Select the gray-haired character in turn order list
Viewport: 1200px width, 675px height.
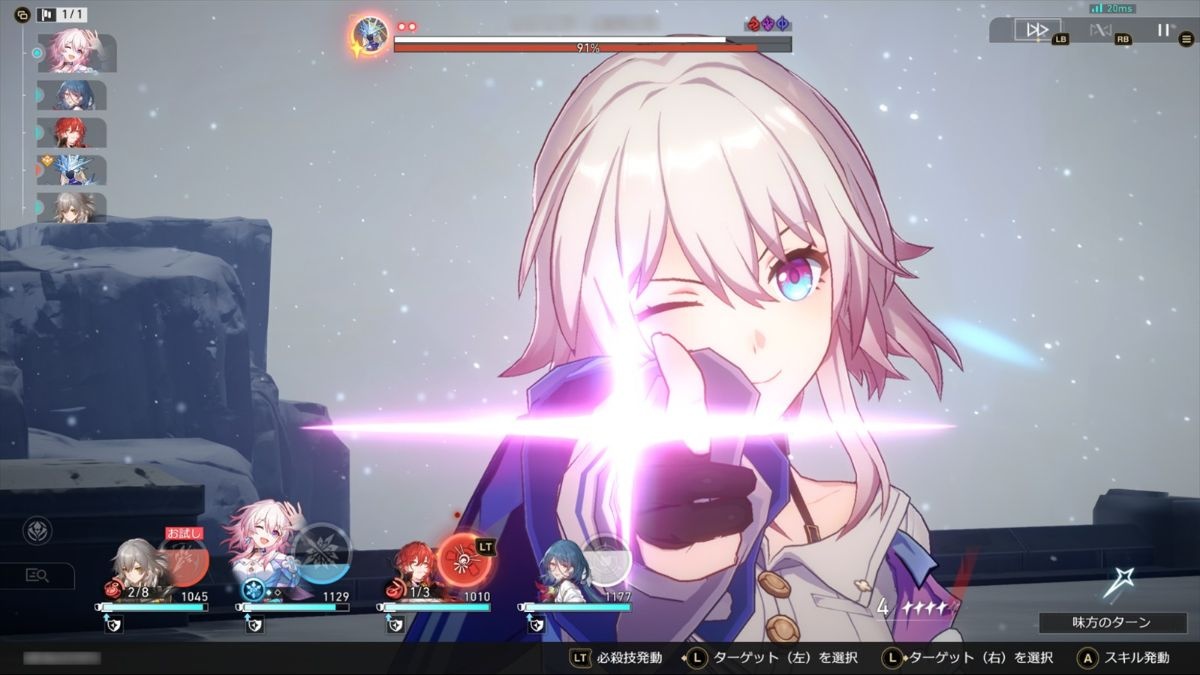point(74,206)
